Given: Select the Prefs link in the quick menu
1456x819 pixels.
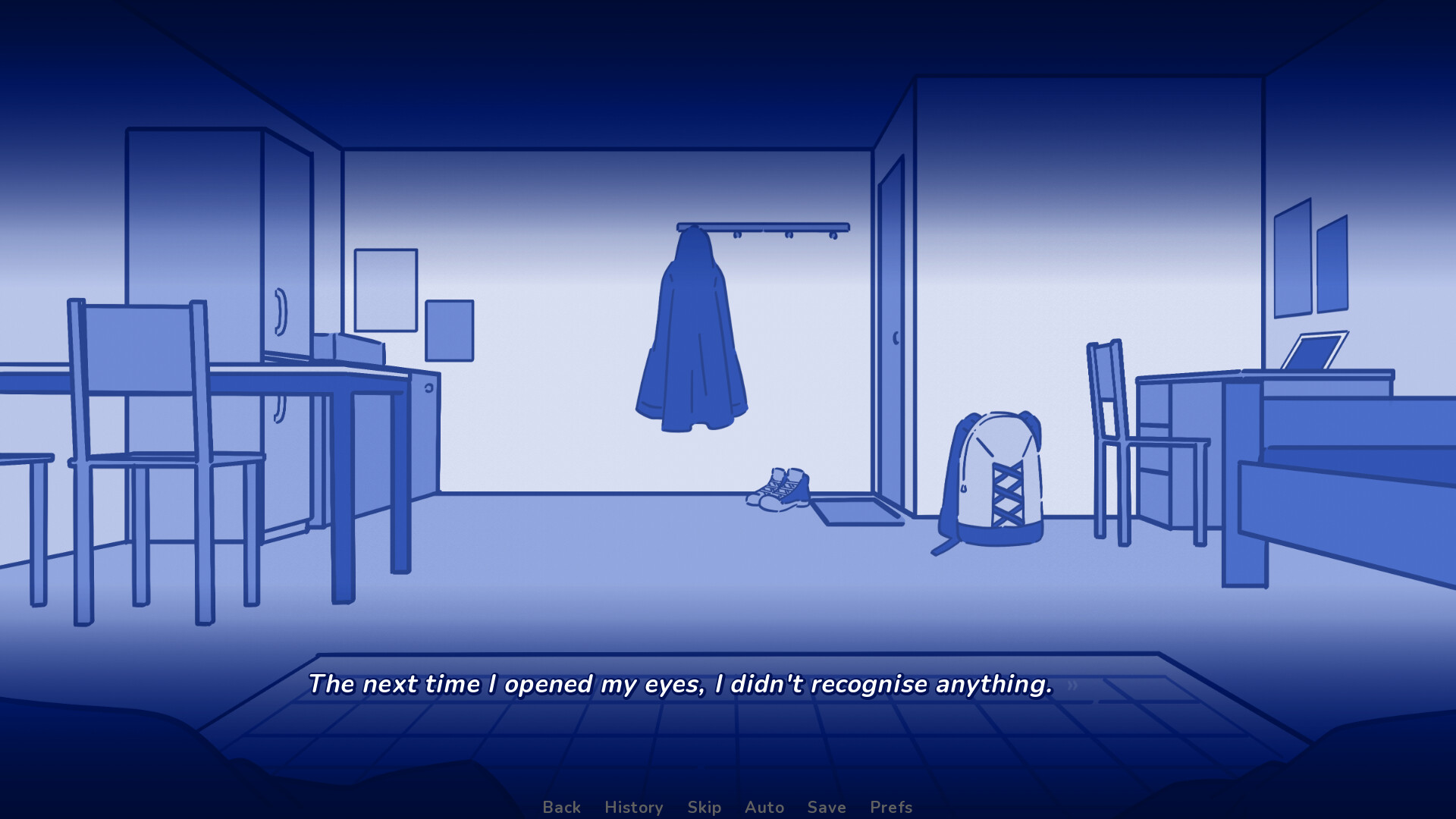Looking at the screenshot, I should (891, 807).
